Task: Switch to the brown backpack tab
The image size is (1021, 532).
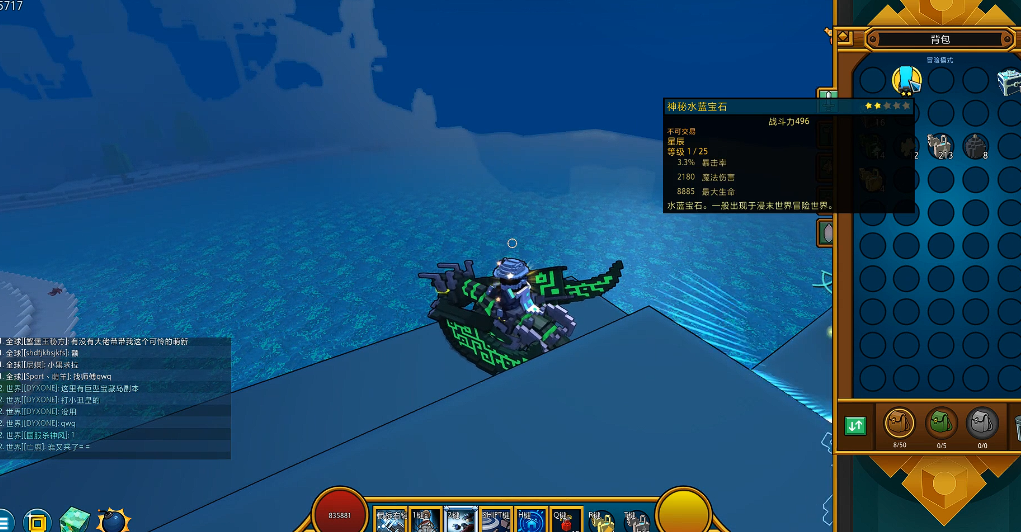Action: 899,424
